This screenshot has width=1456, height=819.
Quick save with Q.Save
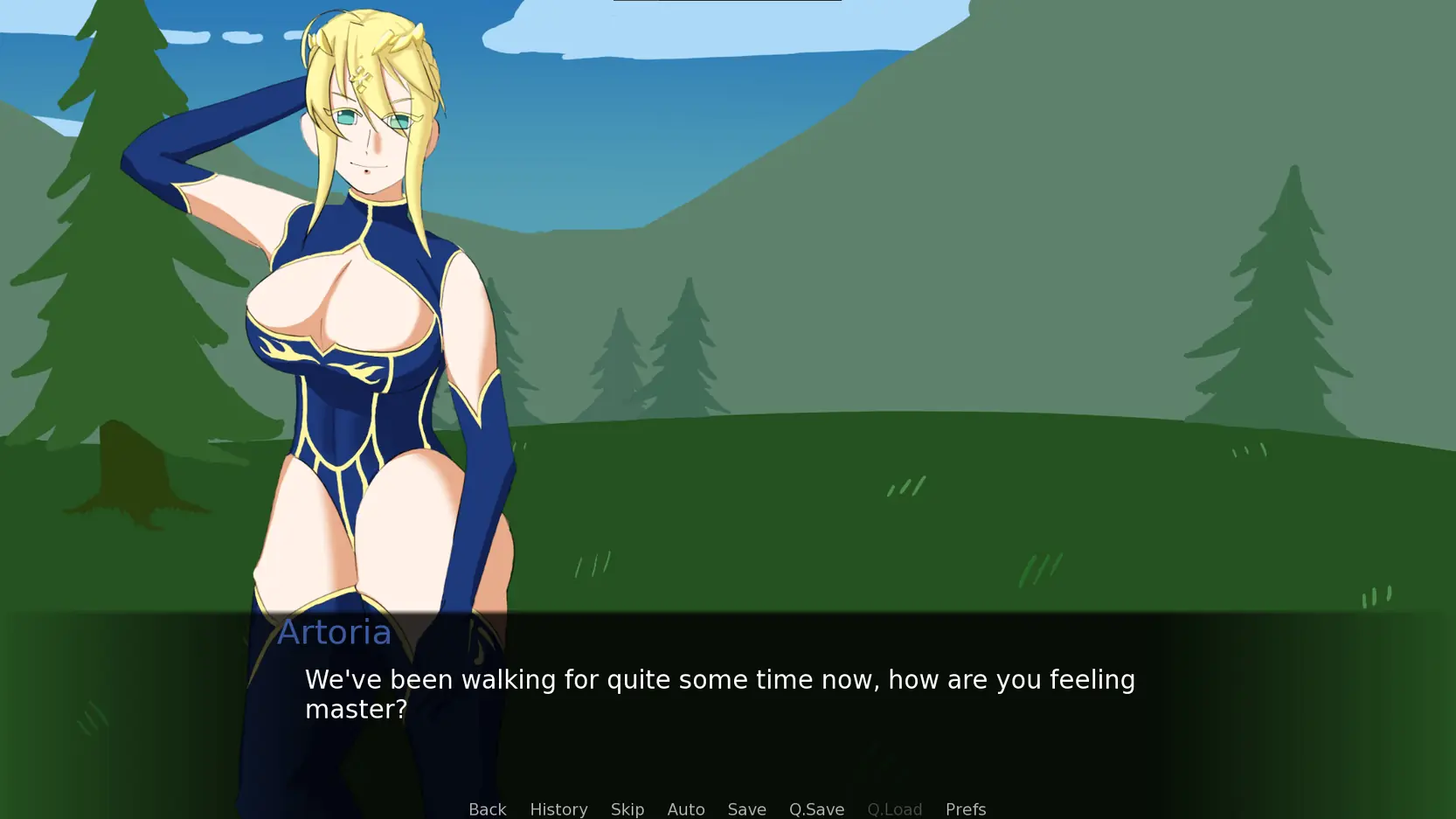(x=816, y=809)
